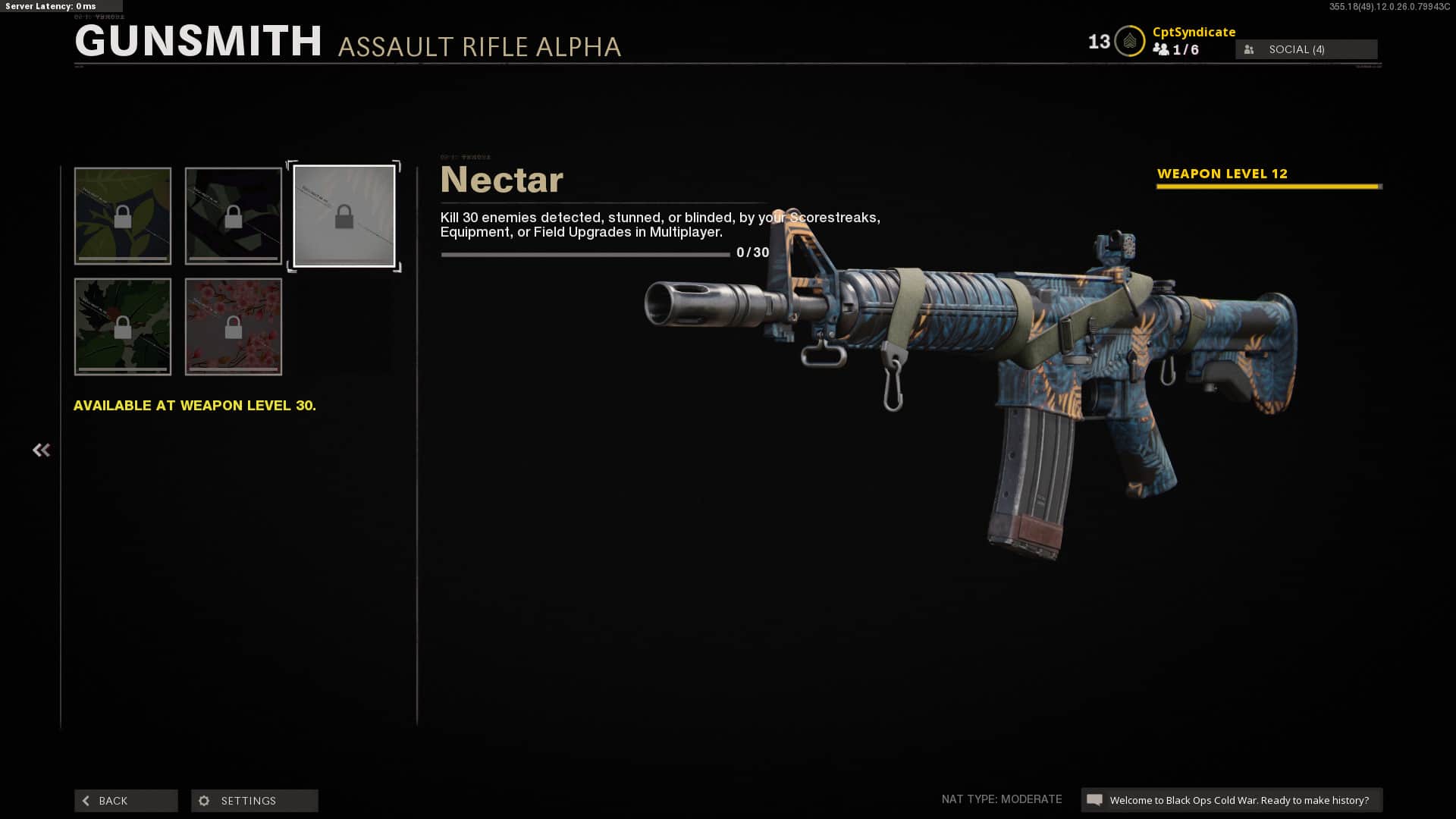Select the gray Nectar camo tile
1456x819 pixels.
pos(344,216)
